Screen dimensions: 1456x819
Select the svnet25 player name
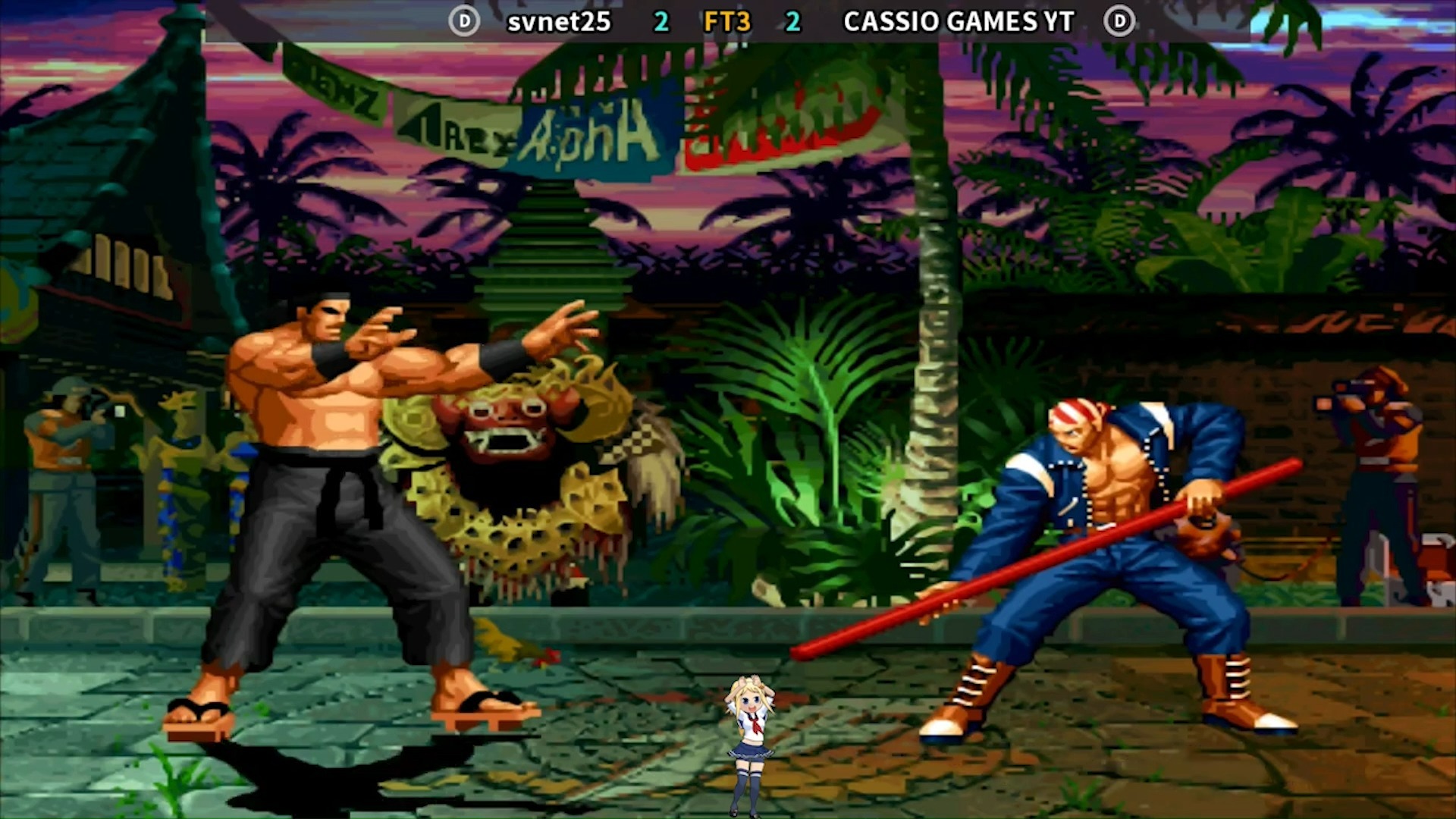coord(559,22)
